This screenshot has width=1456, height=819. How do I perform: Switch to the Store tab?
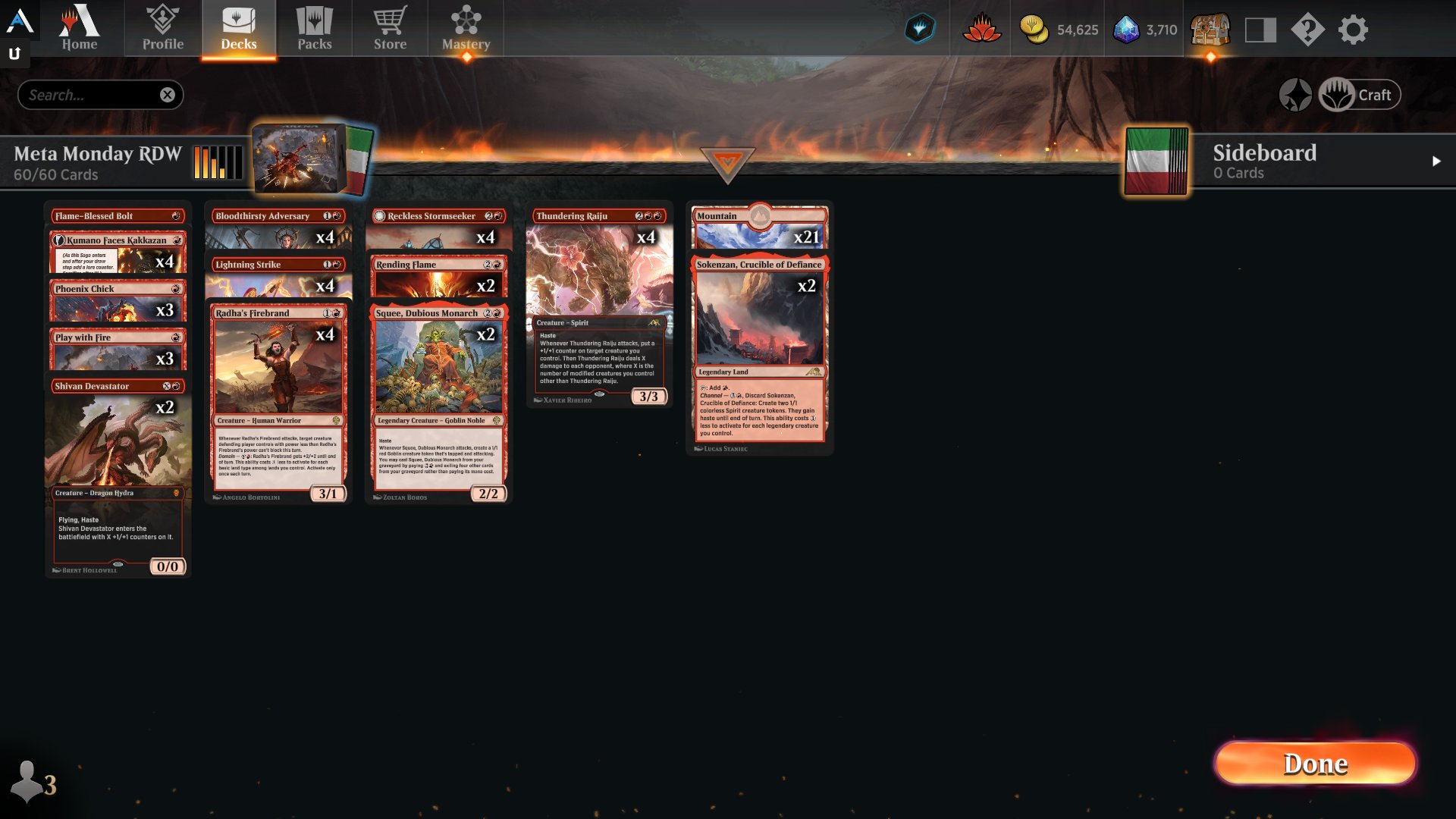coord(390,28)
